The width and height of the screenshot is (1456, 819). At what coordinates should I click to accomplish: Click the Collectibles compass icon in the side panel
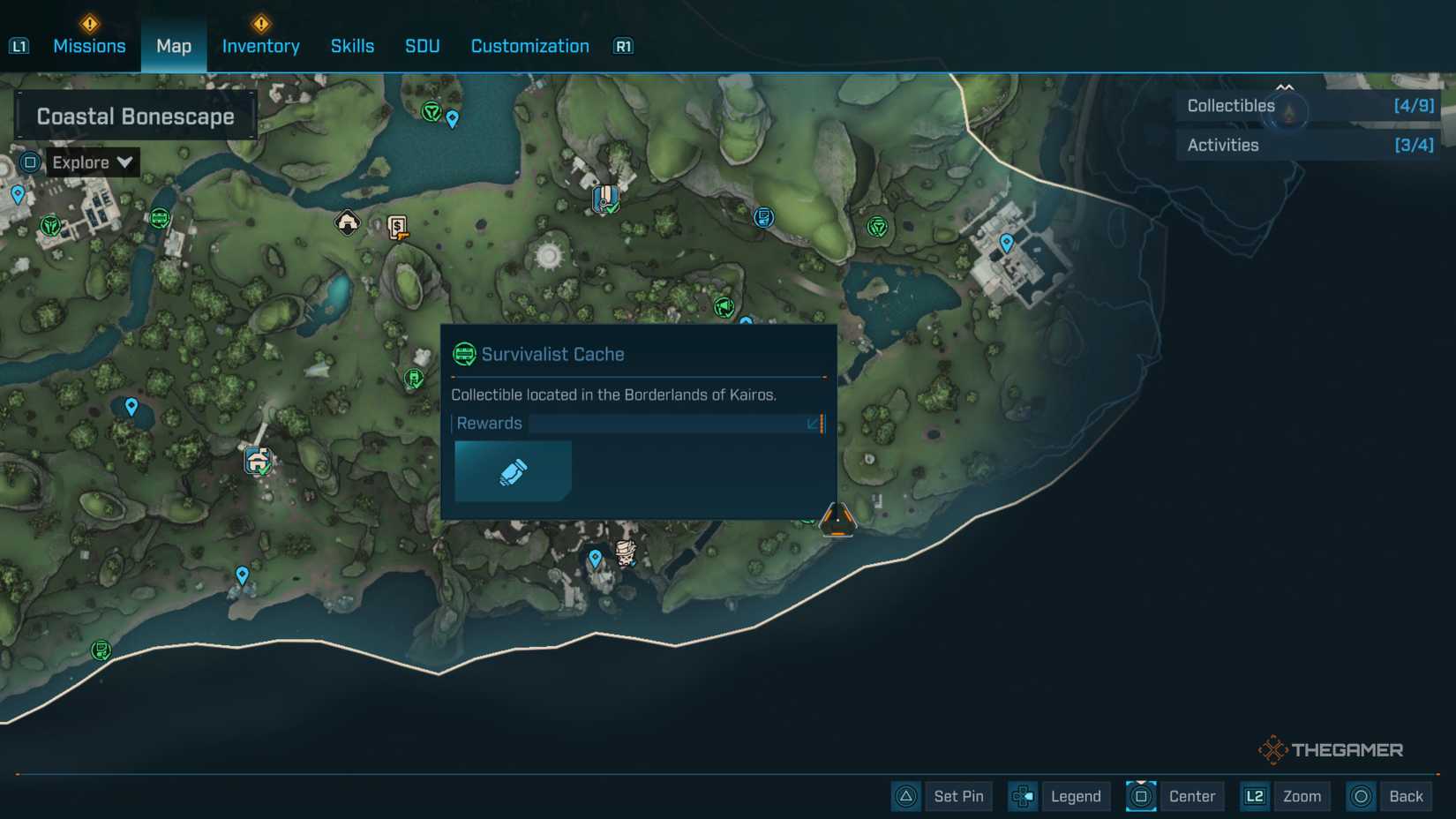pos(1287,112)
